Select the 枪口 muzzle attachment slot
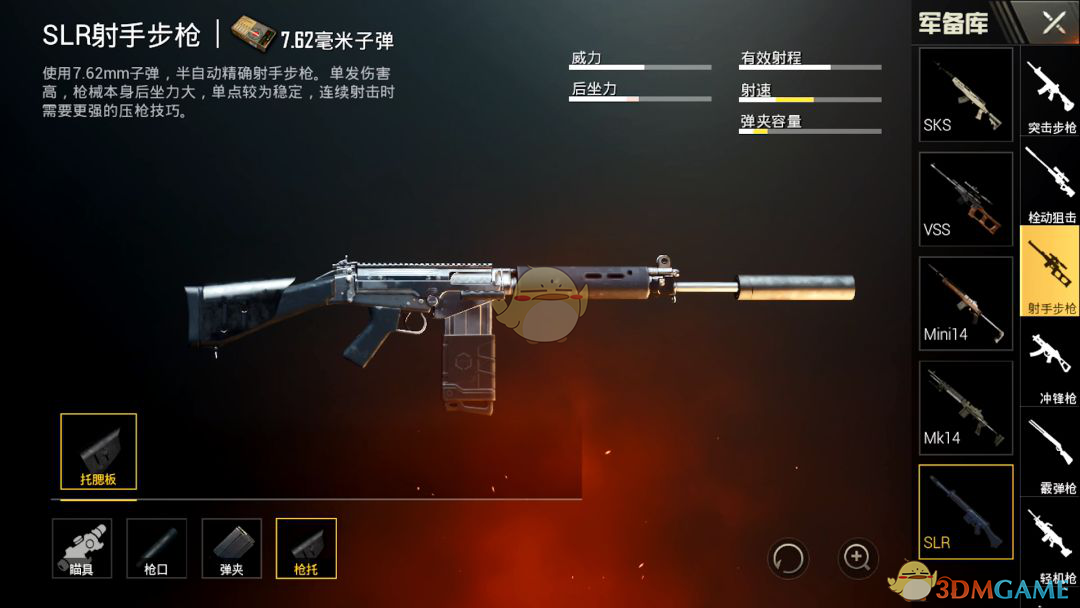This screenshot has height=608, width=1080. (157, 548)
